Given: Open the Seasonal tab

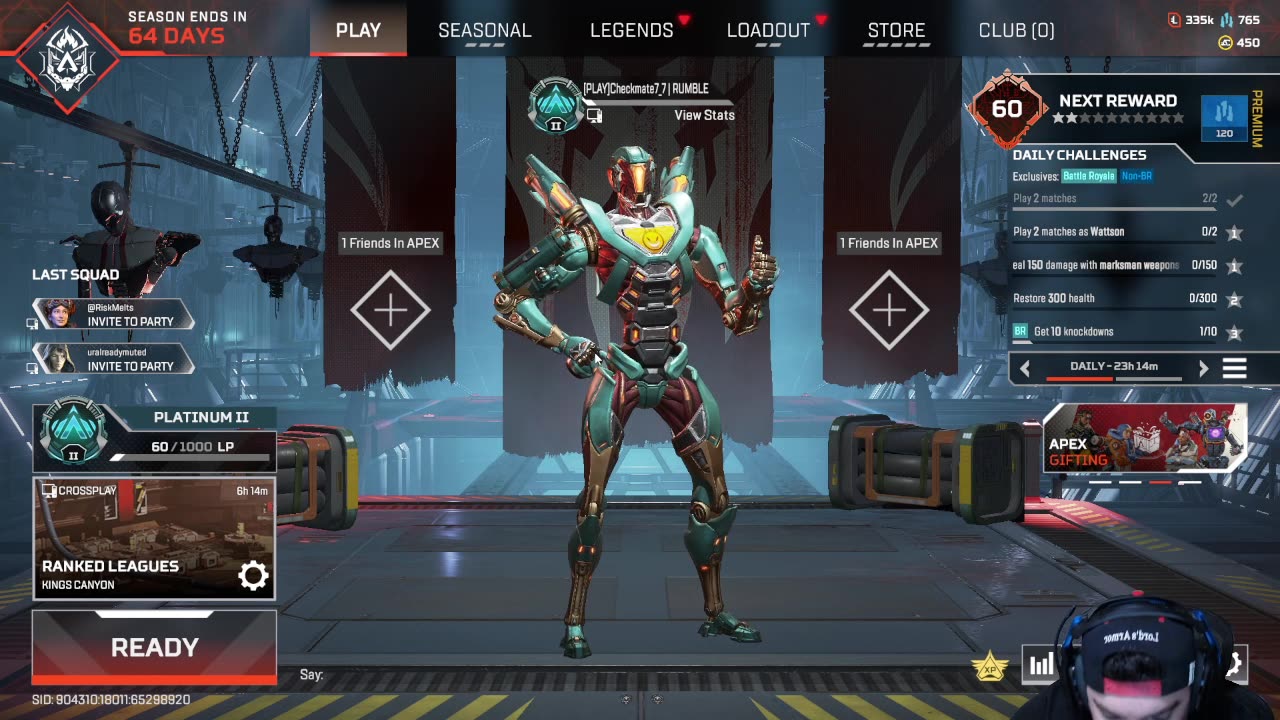Looking at the screenshot, I should (x=484, y=30).
